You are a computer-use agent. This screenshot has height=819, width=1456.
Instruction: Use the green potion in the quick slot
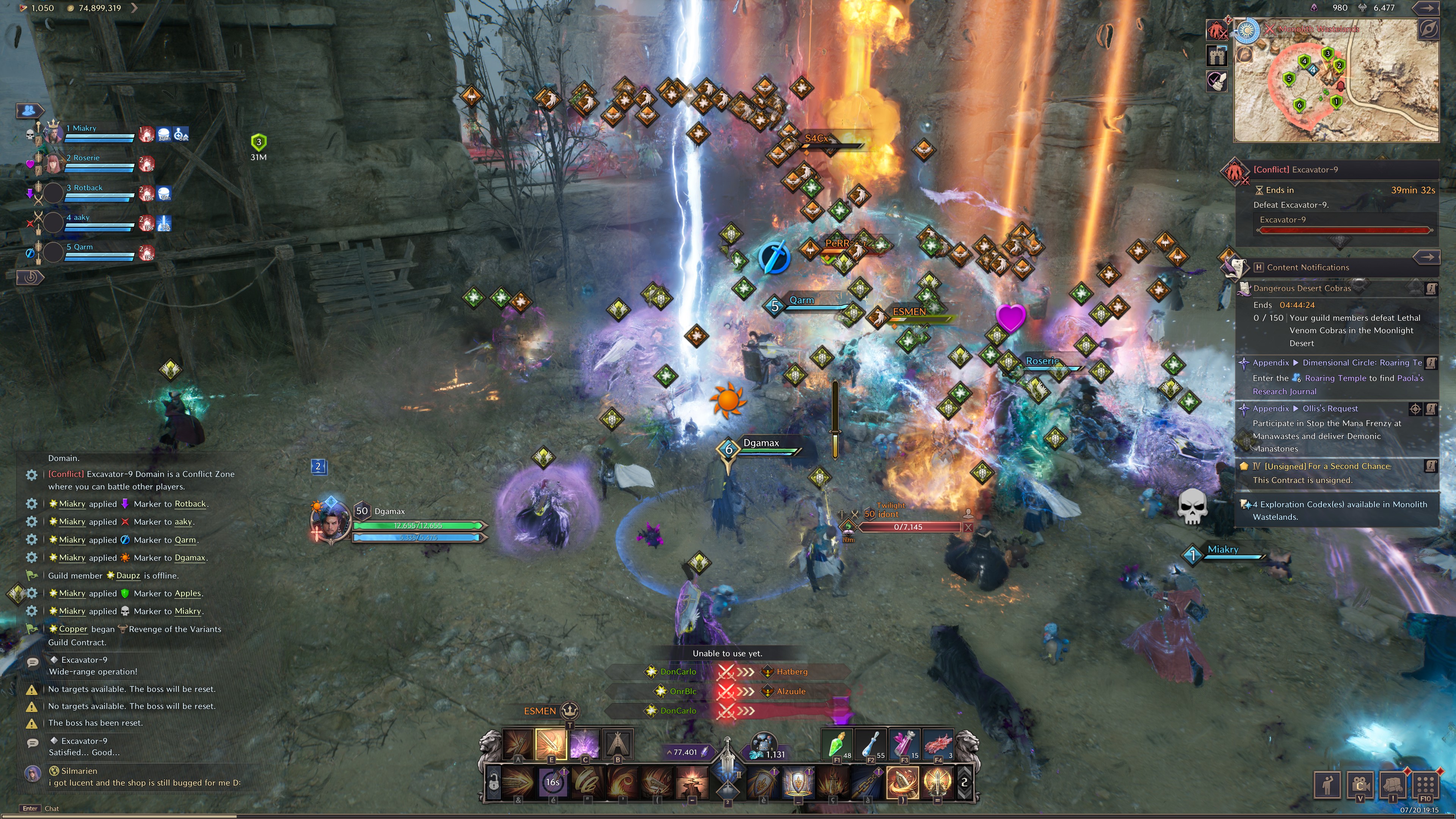click(x=836, y=744)
